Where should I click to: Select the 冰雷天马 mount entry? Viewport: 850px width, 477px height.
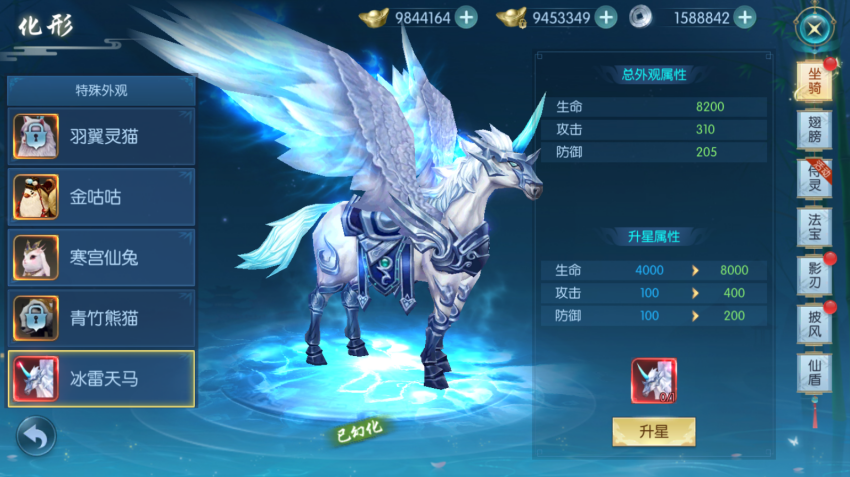coord(101,379)
